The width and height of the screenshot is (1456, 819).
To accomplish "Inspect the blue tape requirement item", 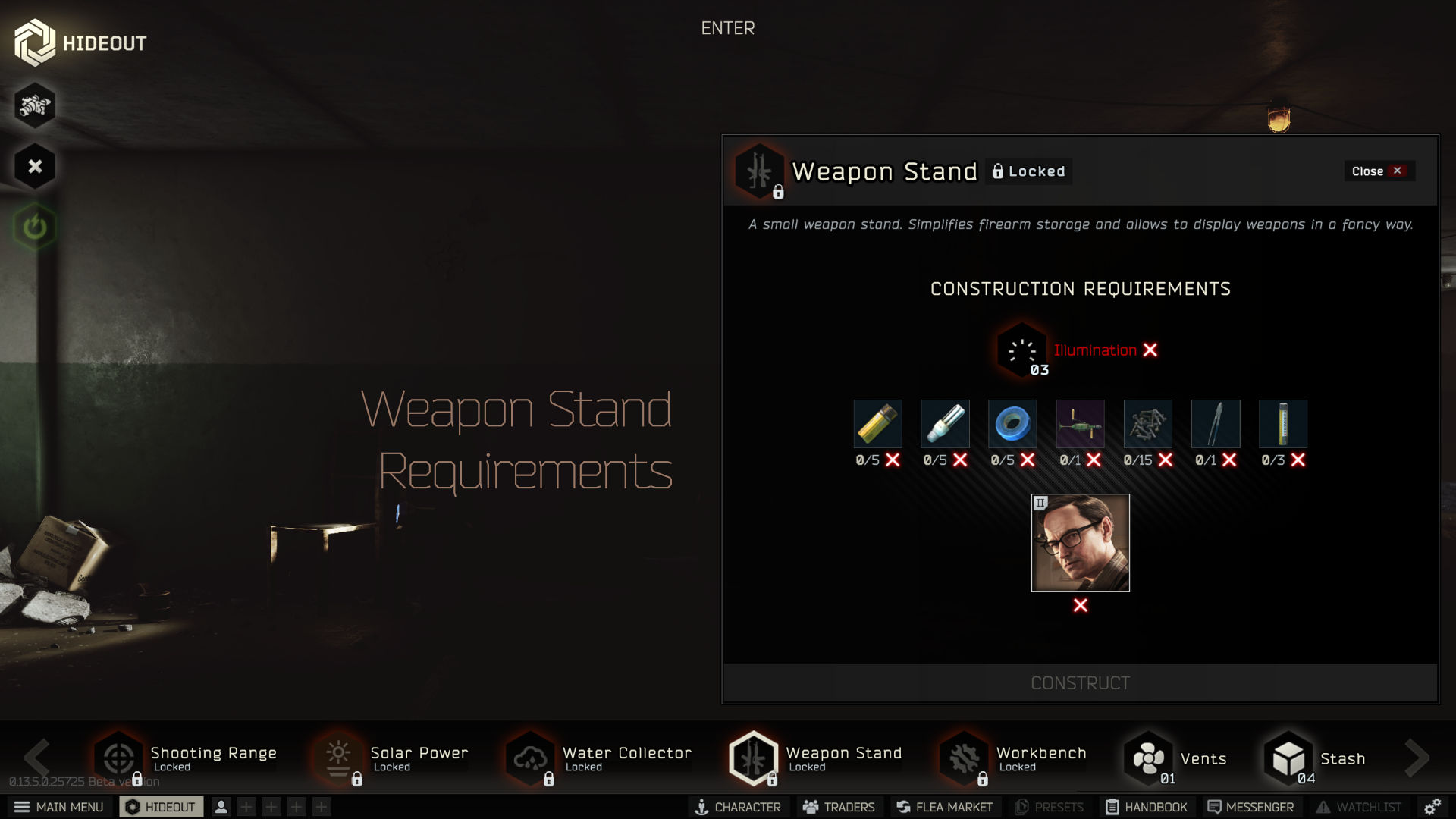I will [x=1012, y=424].
